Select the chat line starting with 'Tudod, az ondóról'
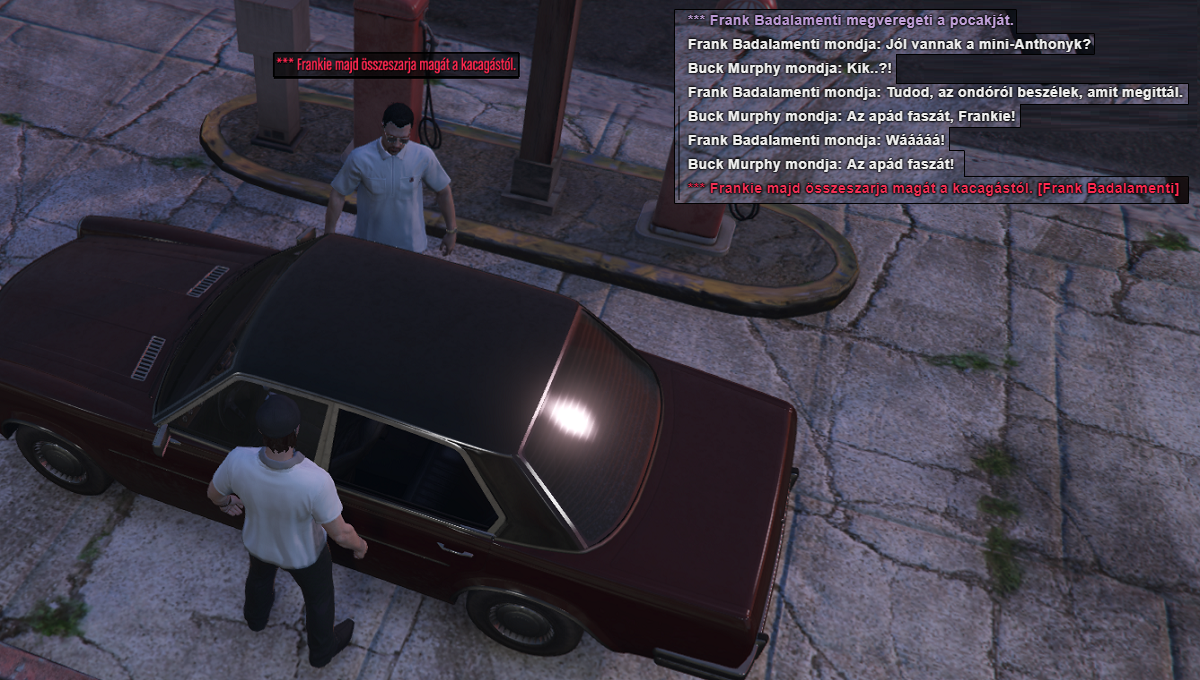Image resolution: width=1200 pixels, height=680 pixels. tap(936, 92)
